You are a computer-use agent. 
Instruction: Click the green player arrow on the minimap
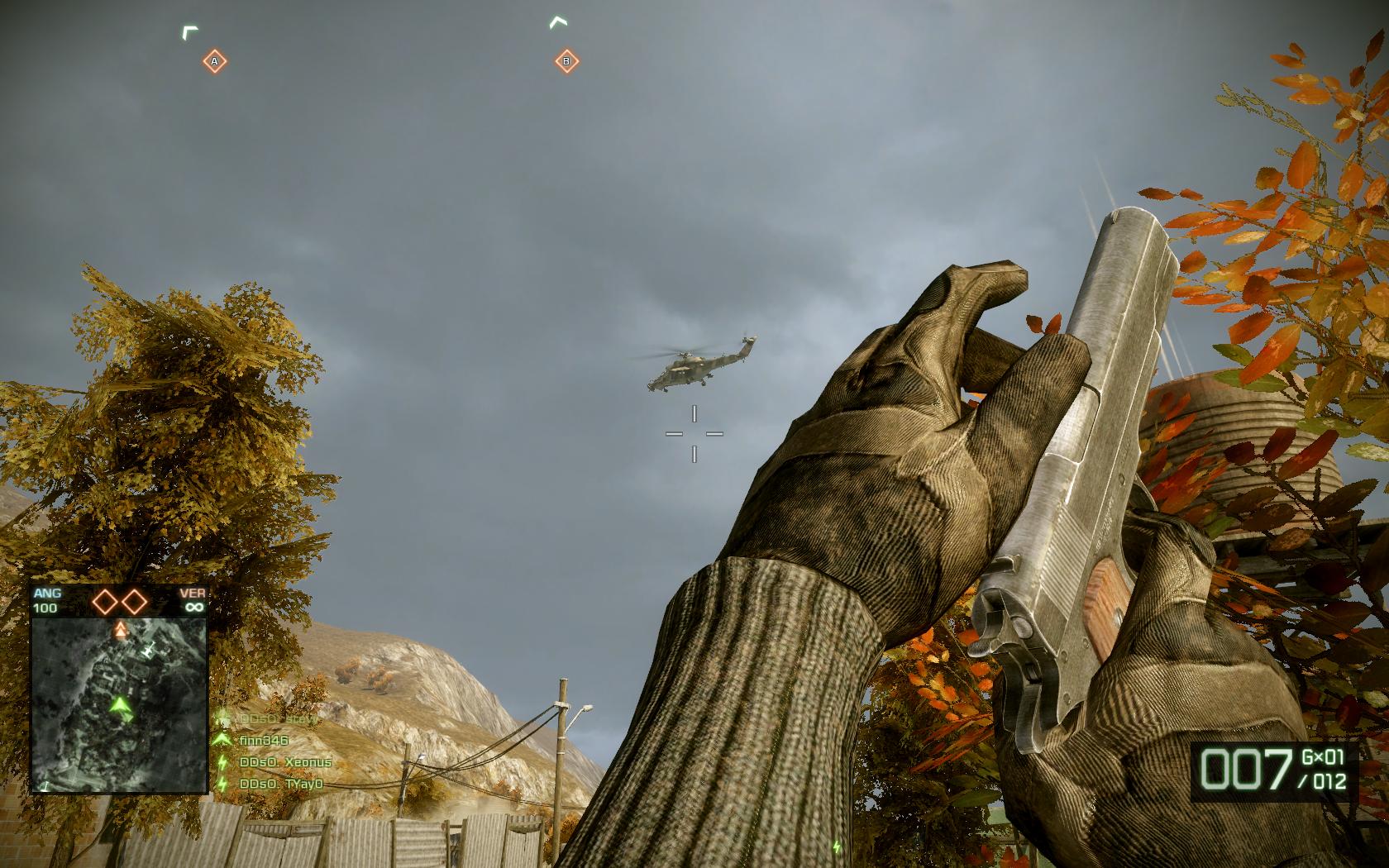click(x=122, y=706)
